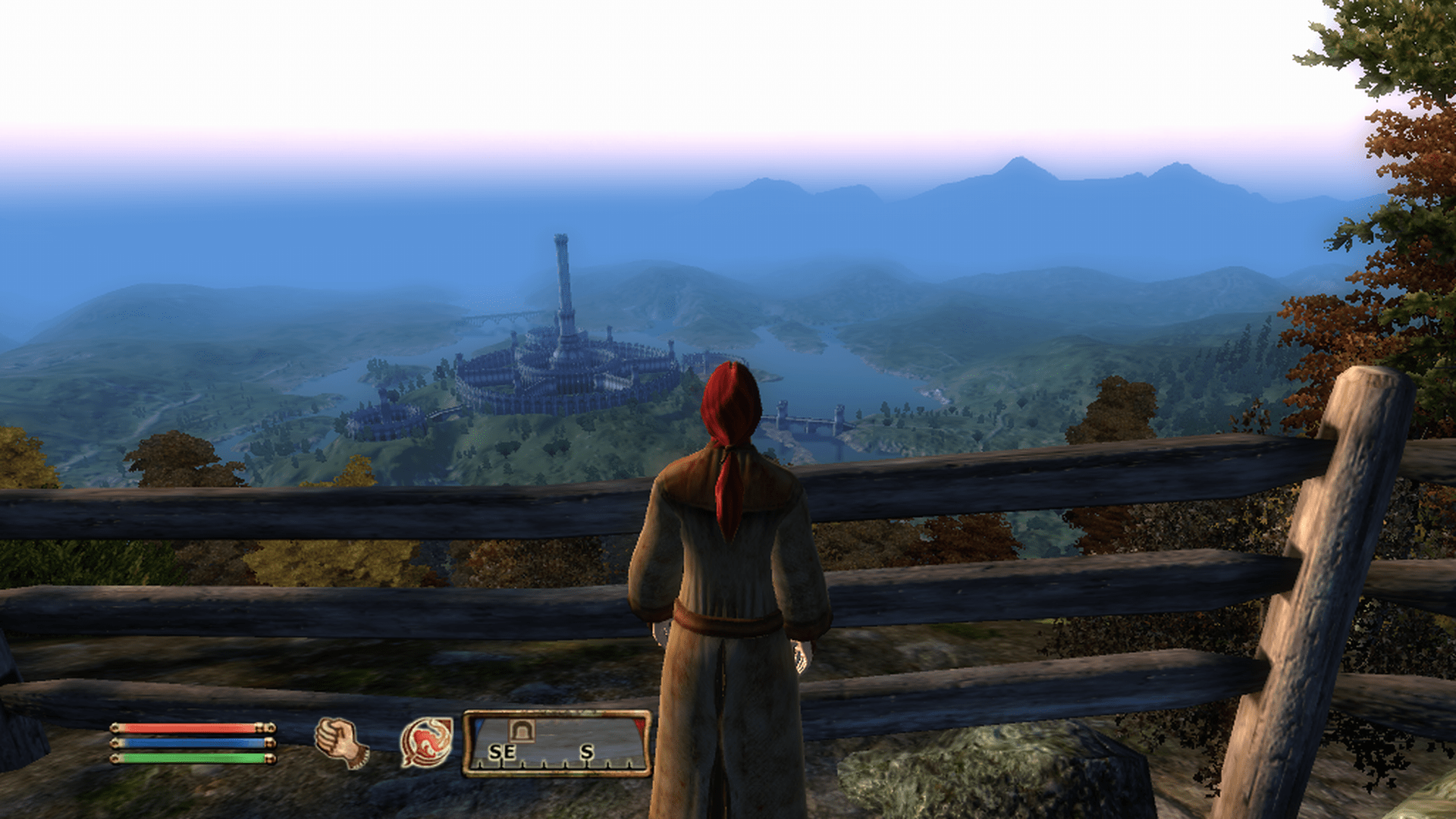The image size is (1456, 819).
Task: Click the SE label on the compass
Action: click(x=503, y=752)
